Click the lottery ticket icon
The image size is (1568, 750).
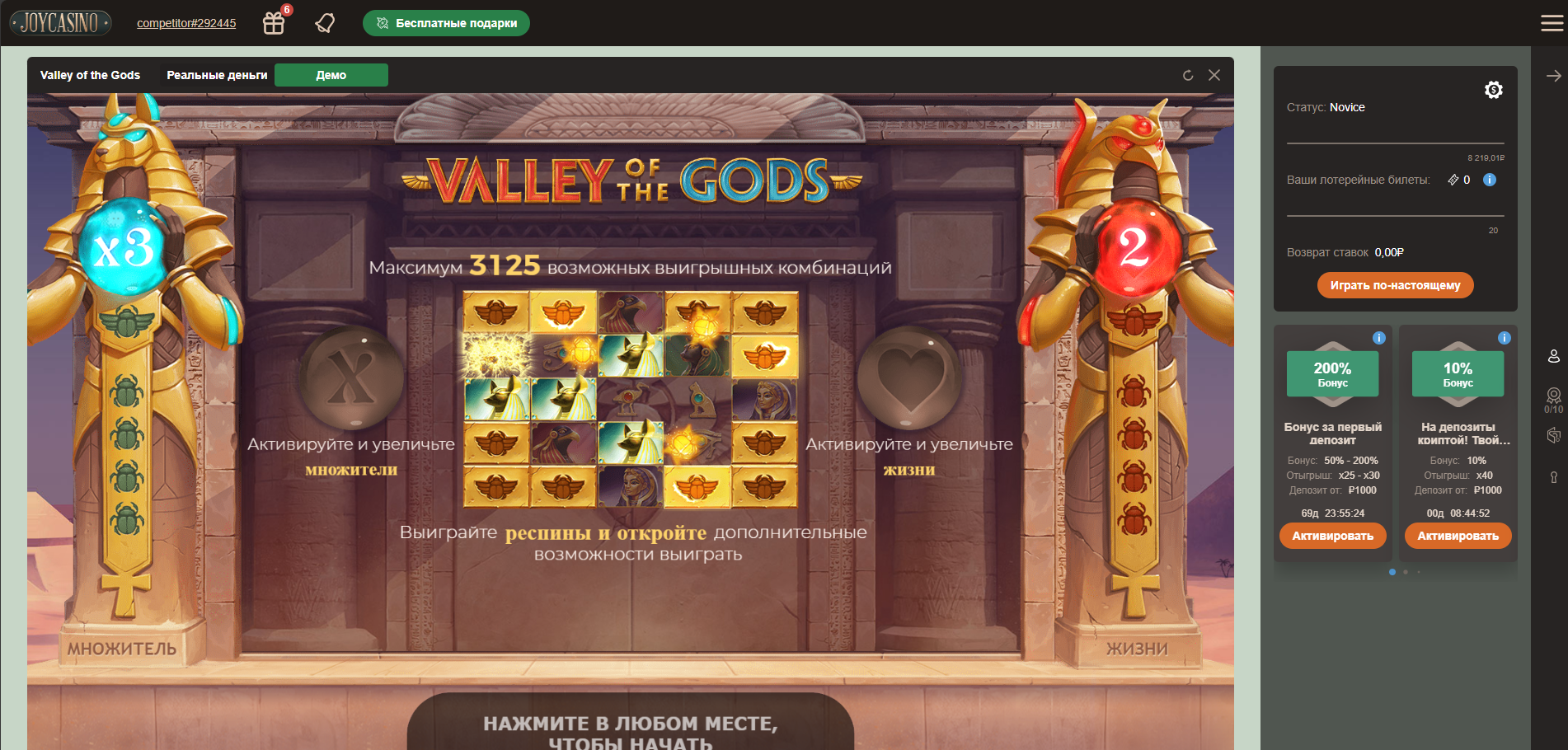coord(1452,180)
